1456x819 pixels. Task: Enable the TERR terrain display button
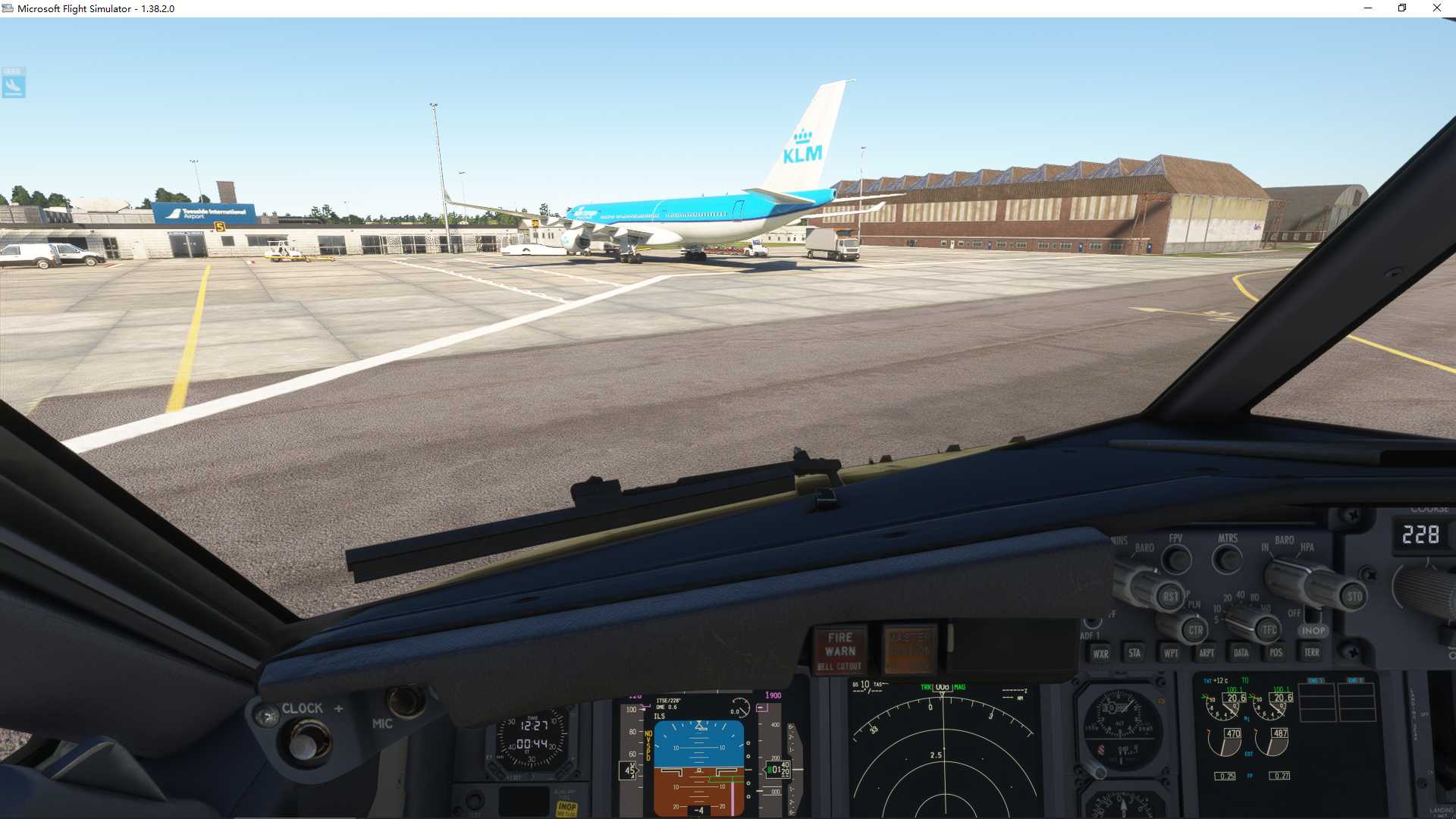pyautogui.click(x=1311, y=653)
